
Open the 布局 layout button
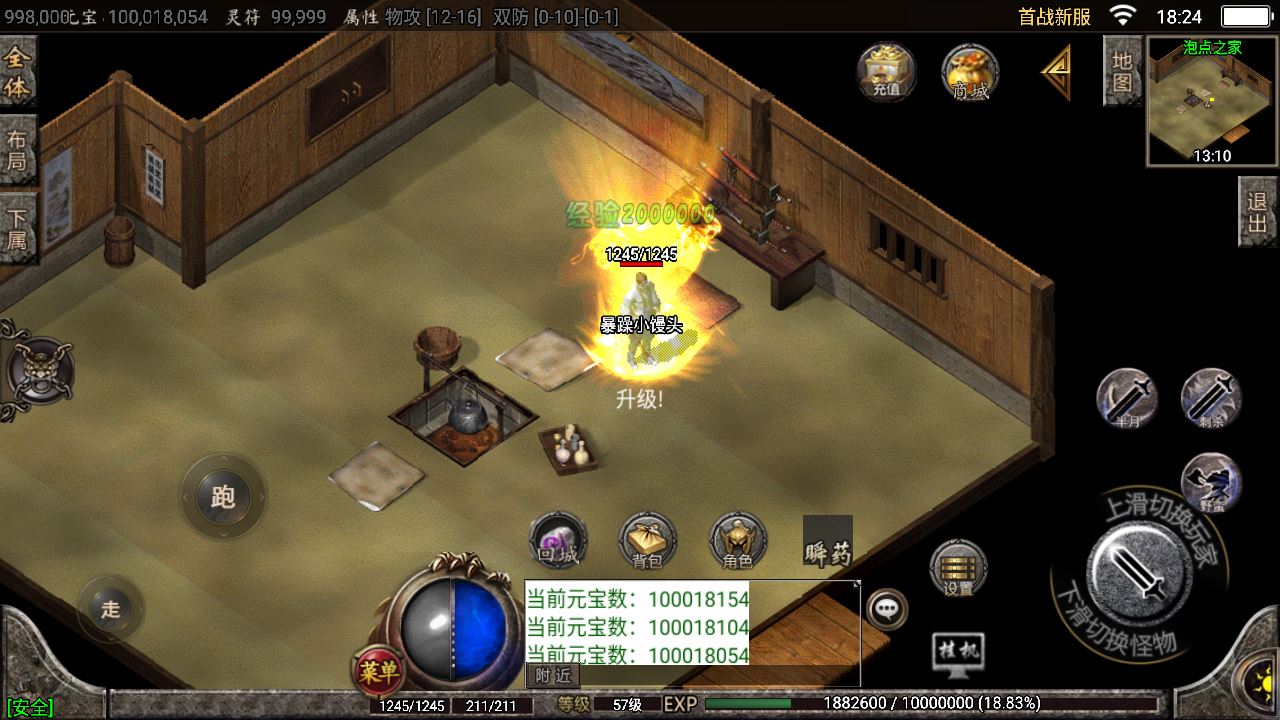[x=18, y=150]
